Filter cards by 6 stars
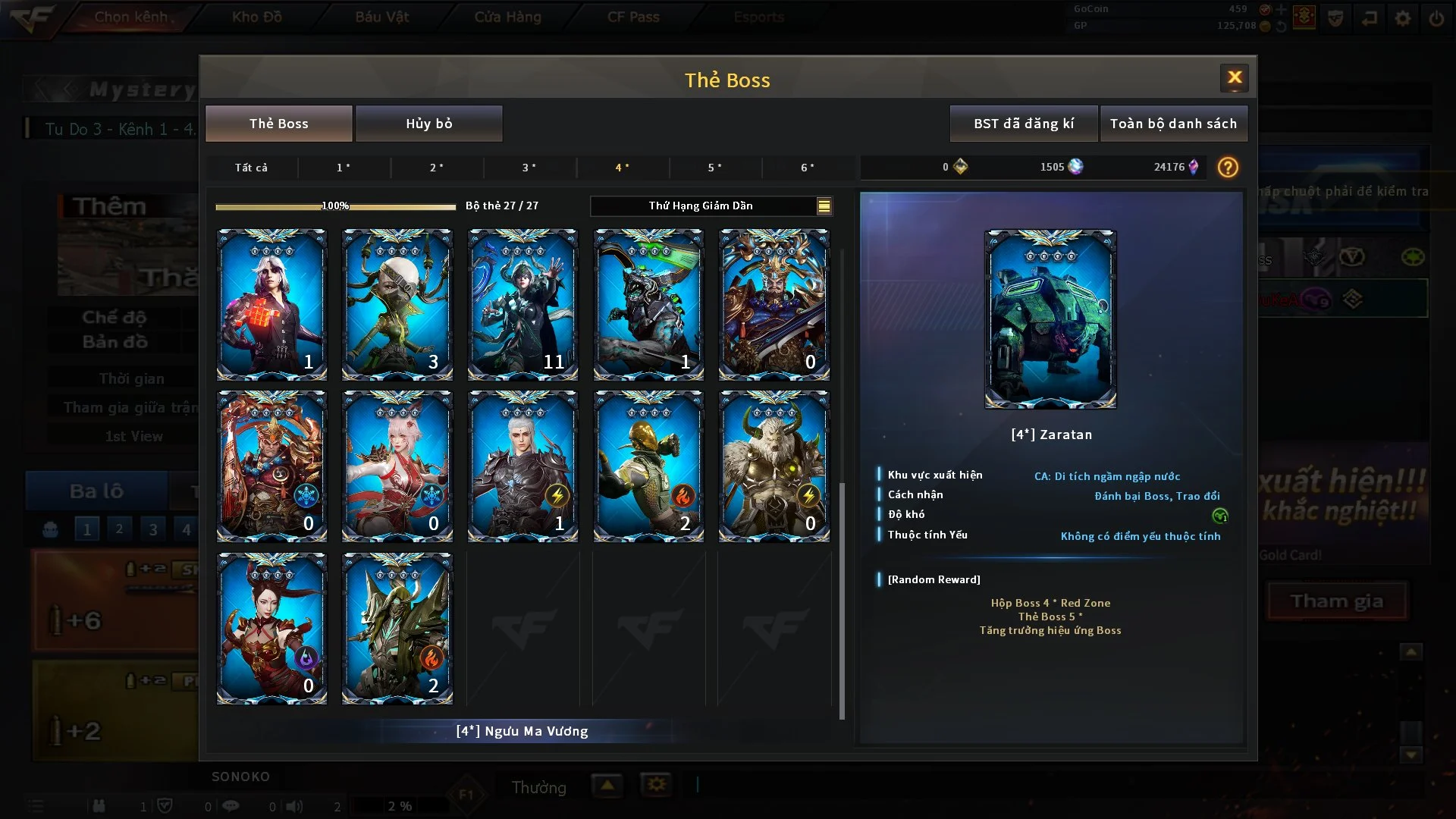The width and height of the screenshot is (1456, 819). coord(807,168)
